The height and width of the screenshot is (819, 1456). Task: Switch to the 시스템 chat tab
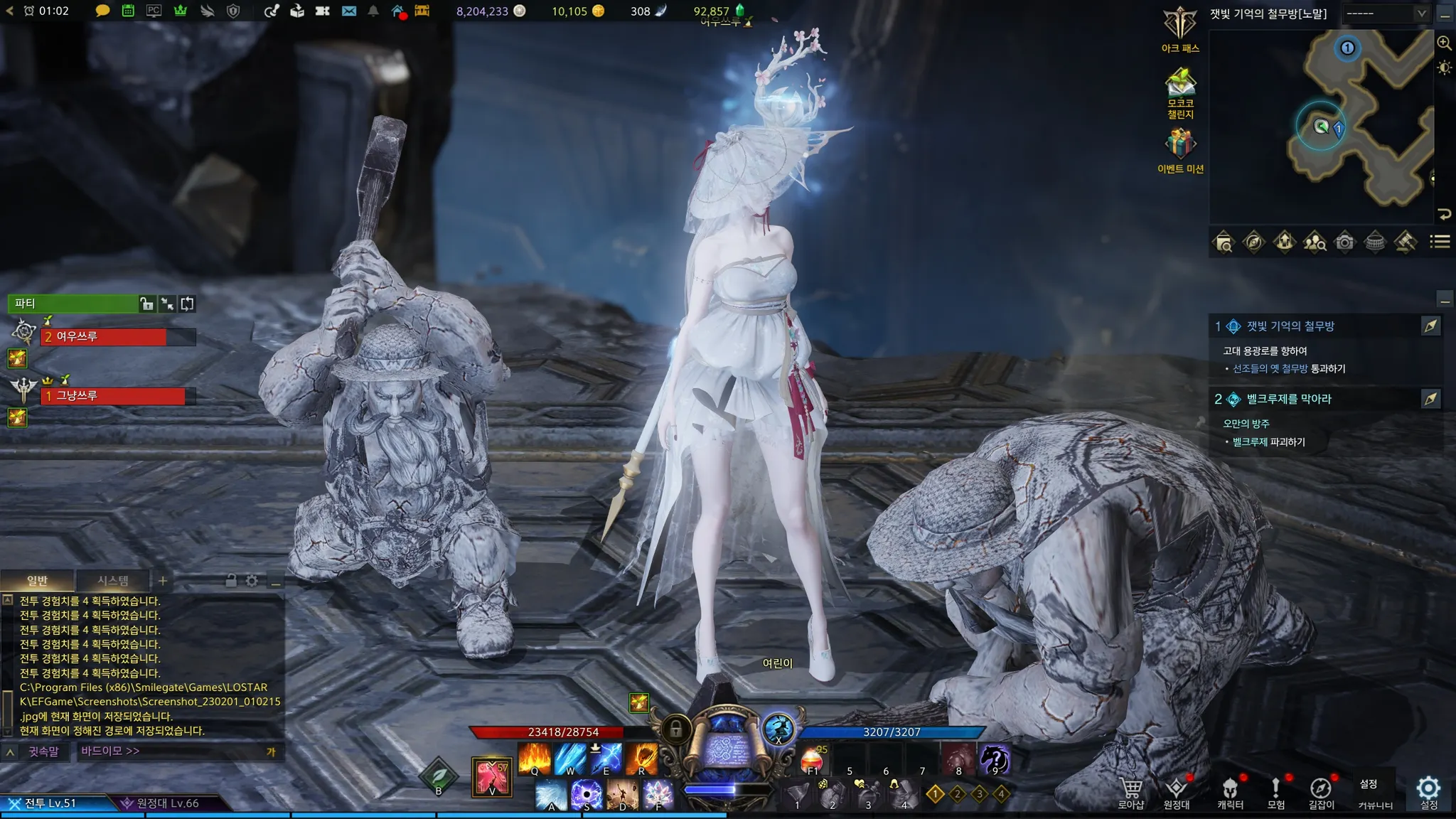(113, 581)
